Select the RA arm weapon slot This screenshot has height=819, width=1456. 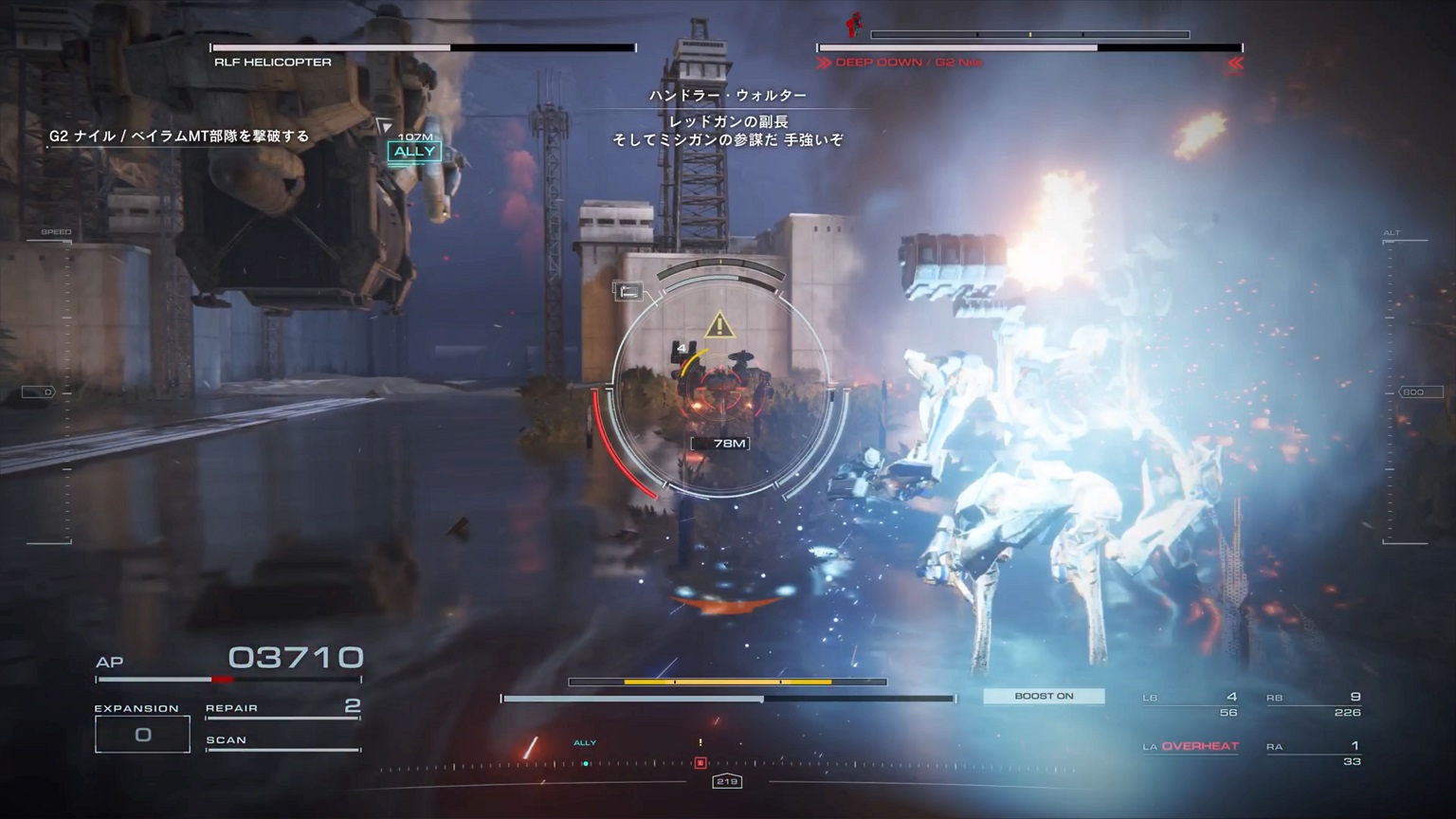pyautogui.click(x=1314, y=753)
